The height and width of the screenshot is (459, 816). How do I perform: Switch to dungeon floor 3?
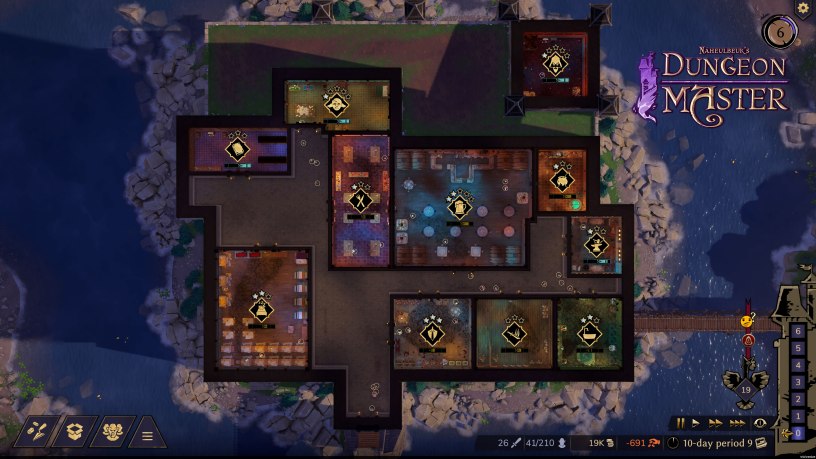[797, 382]
